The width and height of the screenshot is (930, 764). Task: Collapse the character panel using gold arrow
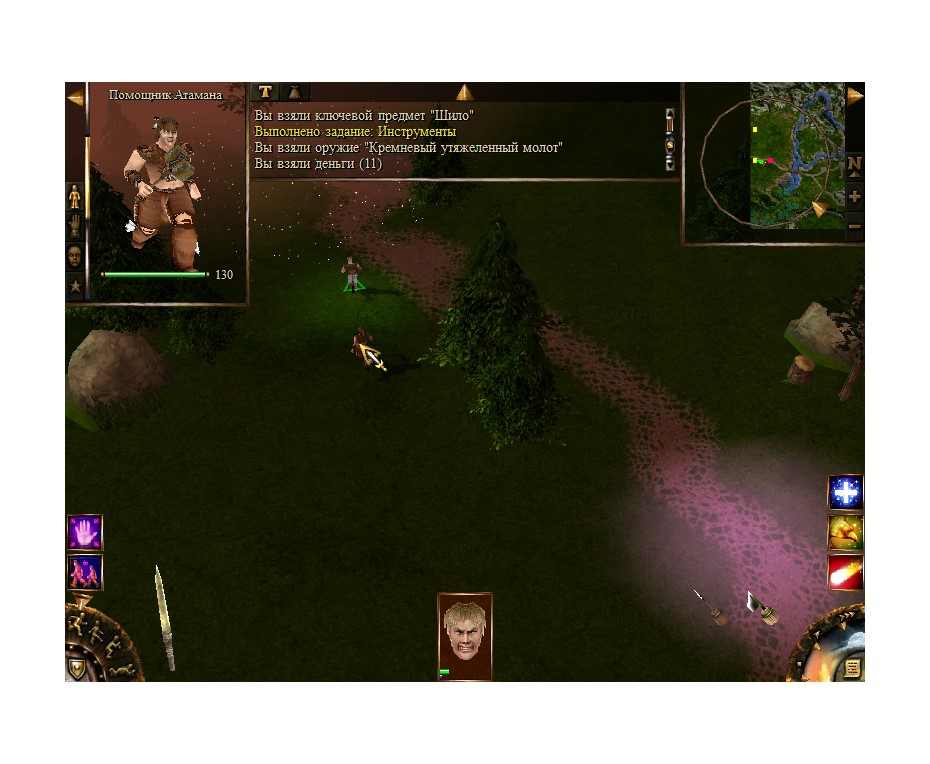[x=75, y=97]
